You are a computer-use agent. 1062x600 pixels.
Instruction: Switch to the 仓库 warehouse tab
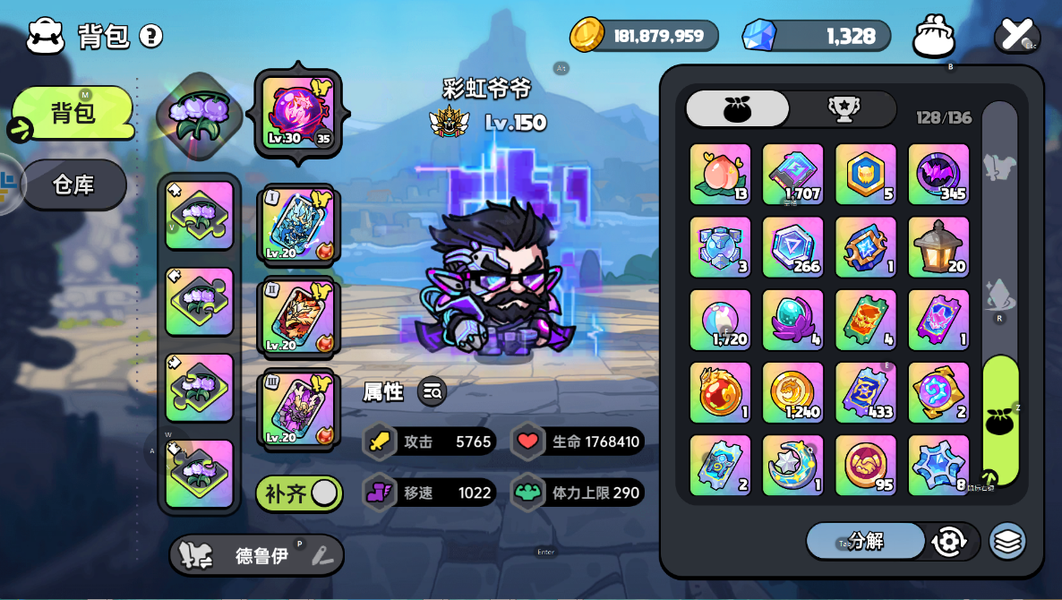pos(73,185)
